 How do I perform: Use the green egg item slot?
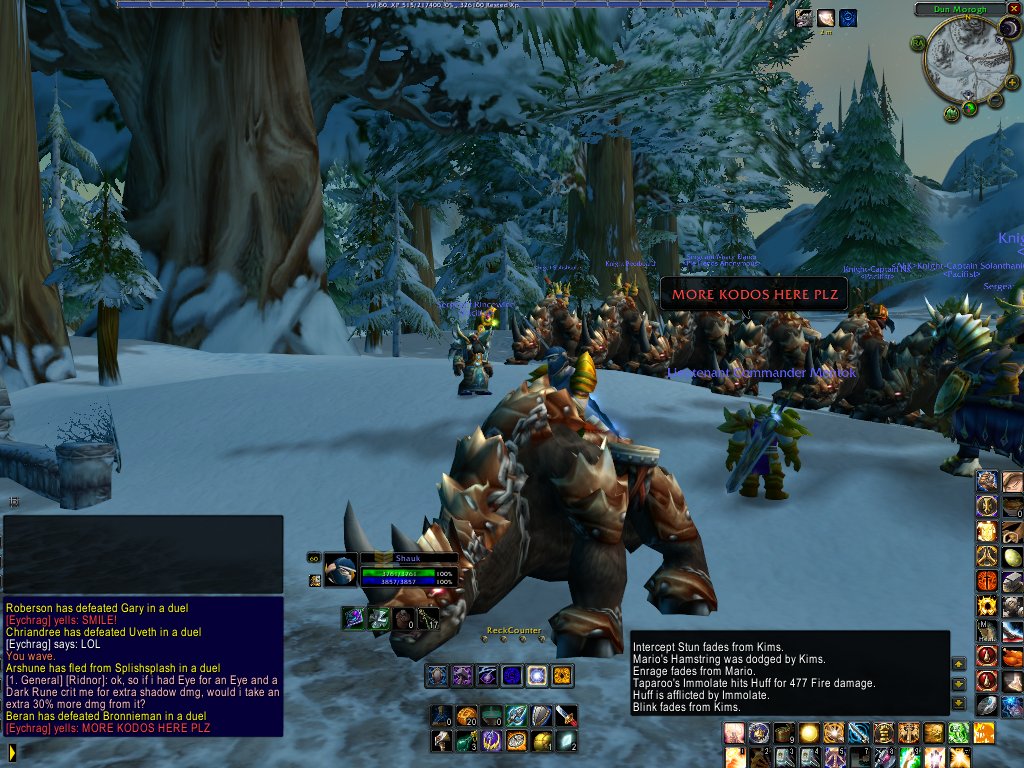click(x=1012, y=558)
